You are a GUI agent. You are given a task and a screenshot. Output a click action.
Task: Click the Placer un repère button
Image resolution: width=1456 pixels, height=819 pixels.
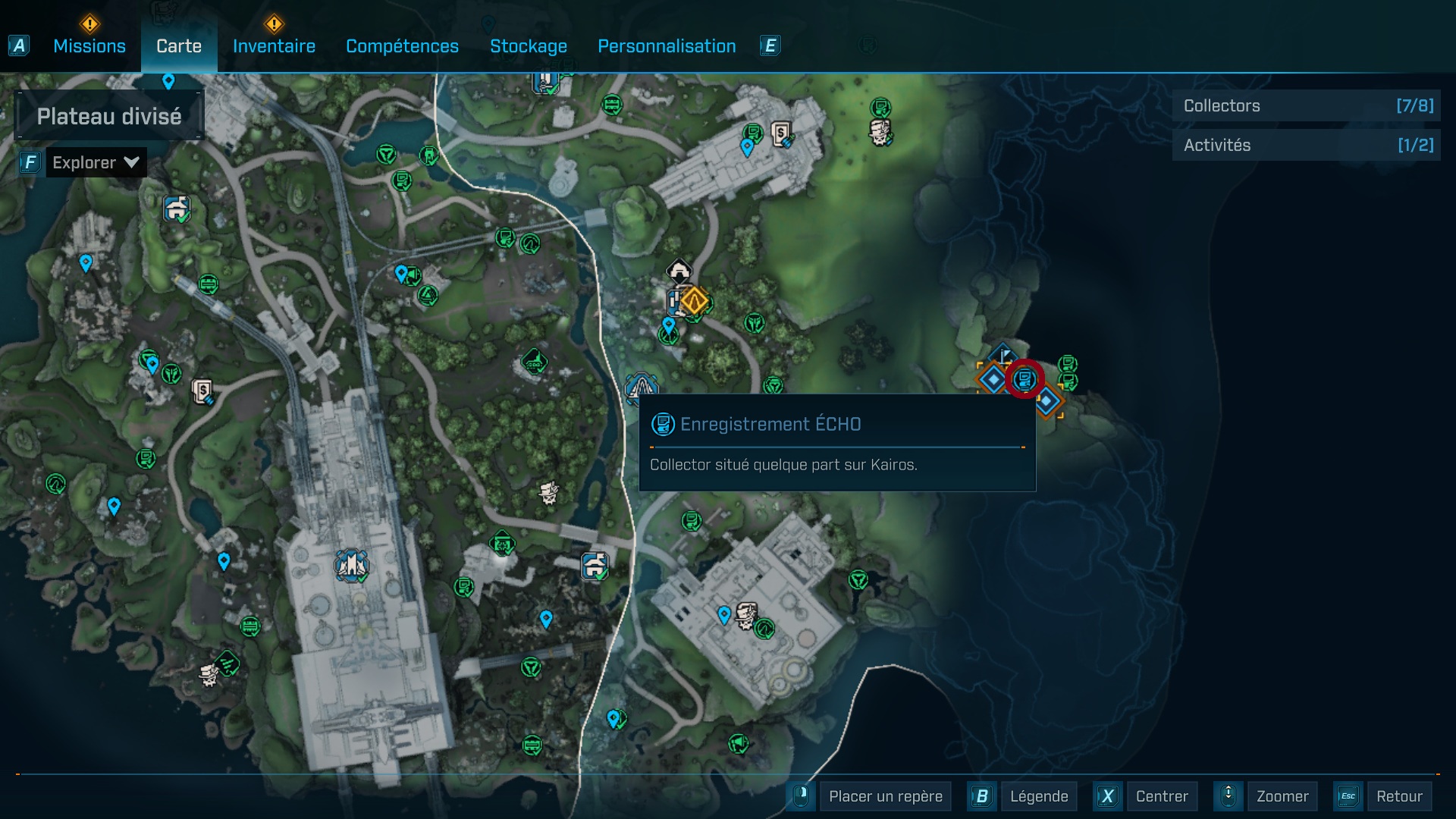[885, 796]
